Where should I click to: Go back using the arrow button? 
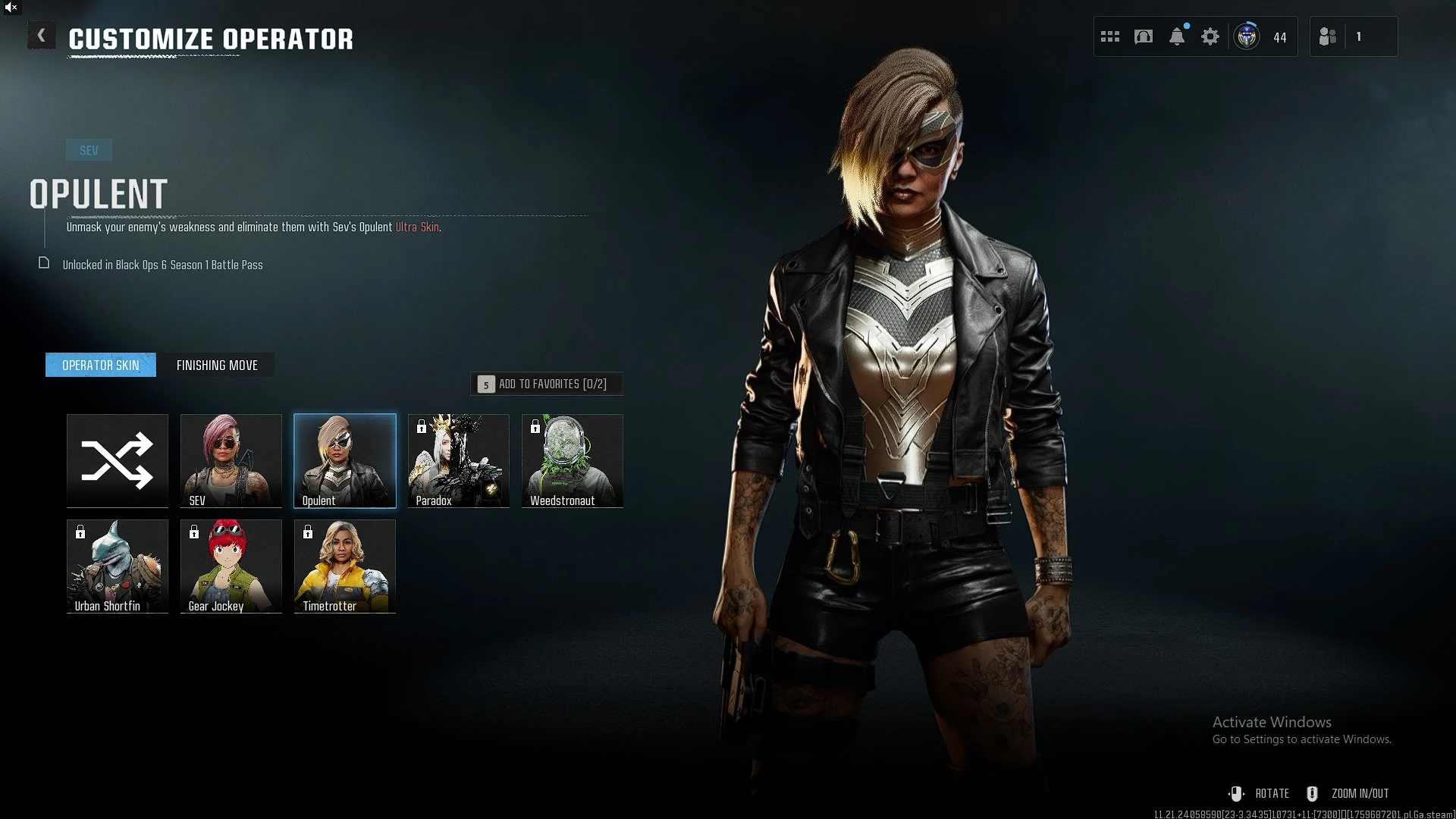click(x=41, y=36)
